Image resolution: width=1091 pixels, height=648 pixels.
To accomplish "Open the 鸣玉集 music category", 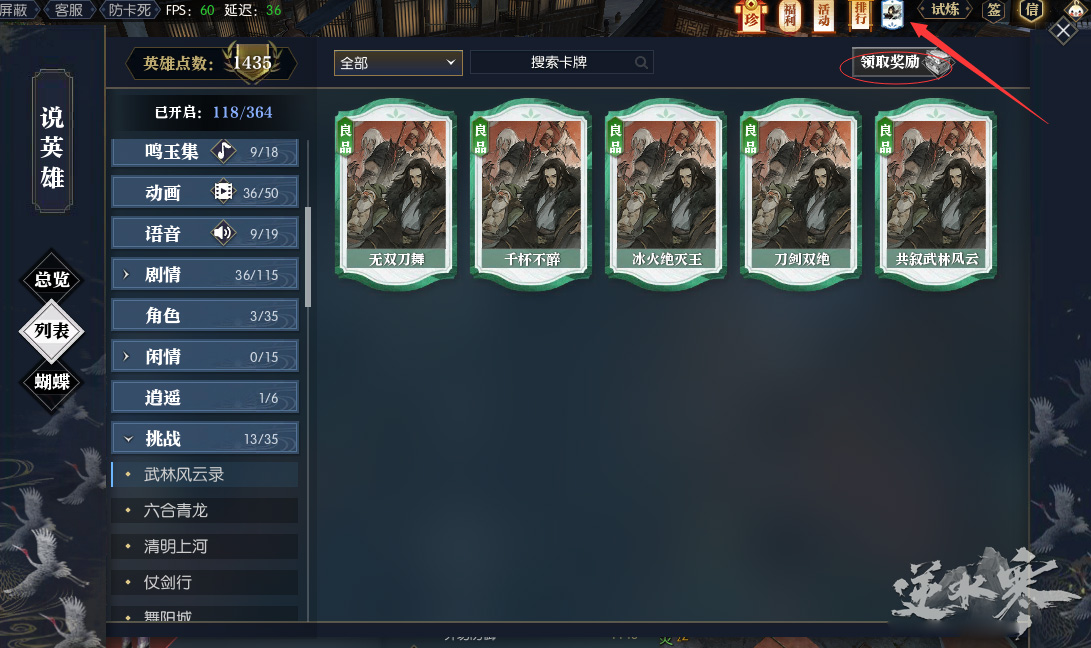I will (x=205, y=152).
